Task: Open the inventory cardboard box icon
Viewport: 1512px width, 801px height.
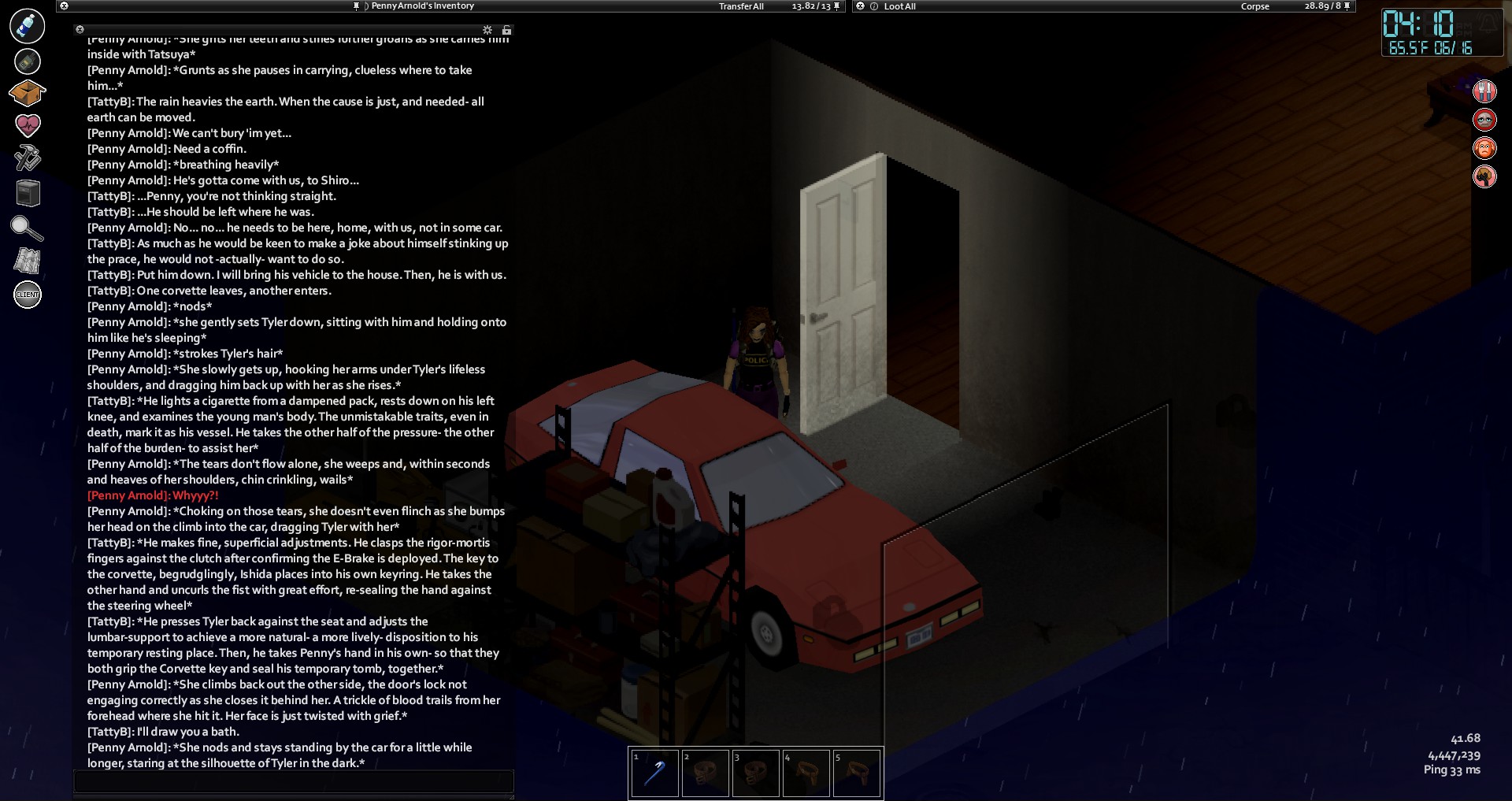Action: [27, 94]
